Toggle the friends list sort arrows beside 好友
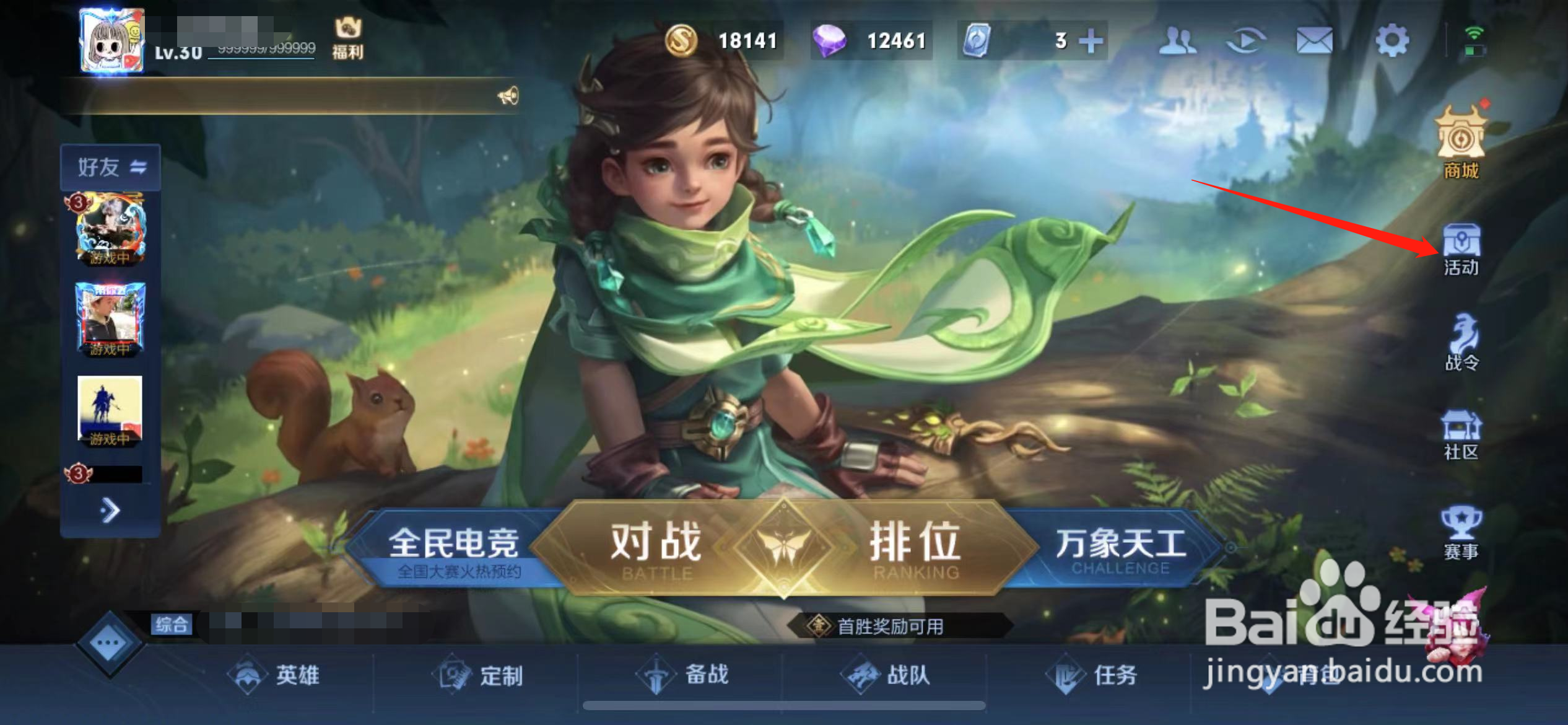Screen dimensions: 1568x725 [x=140, y=166]
